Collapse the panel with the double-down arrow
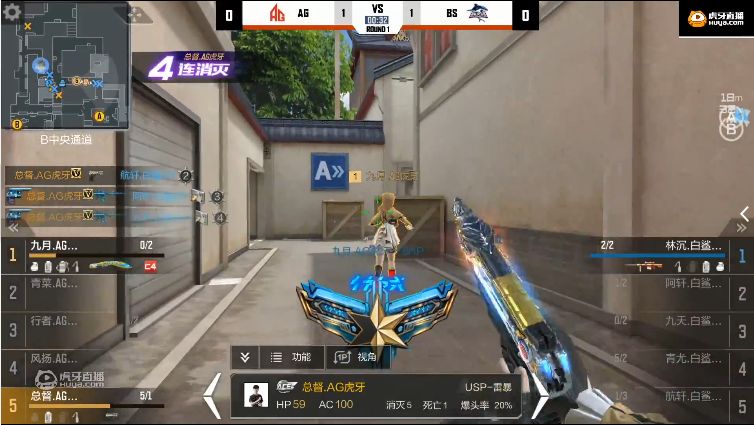The image size is (754, 425). (x=245, y=357)
